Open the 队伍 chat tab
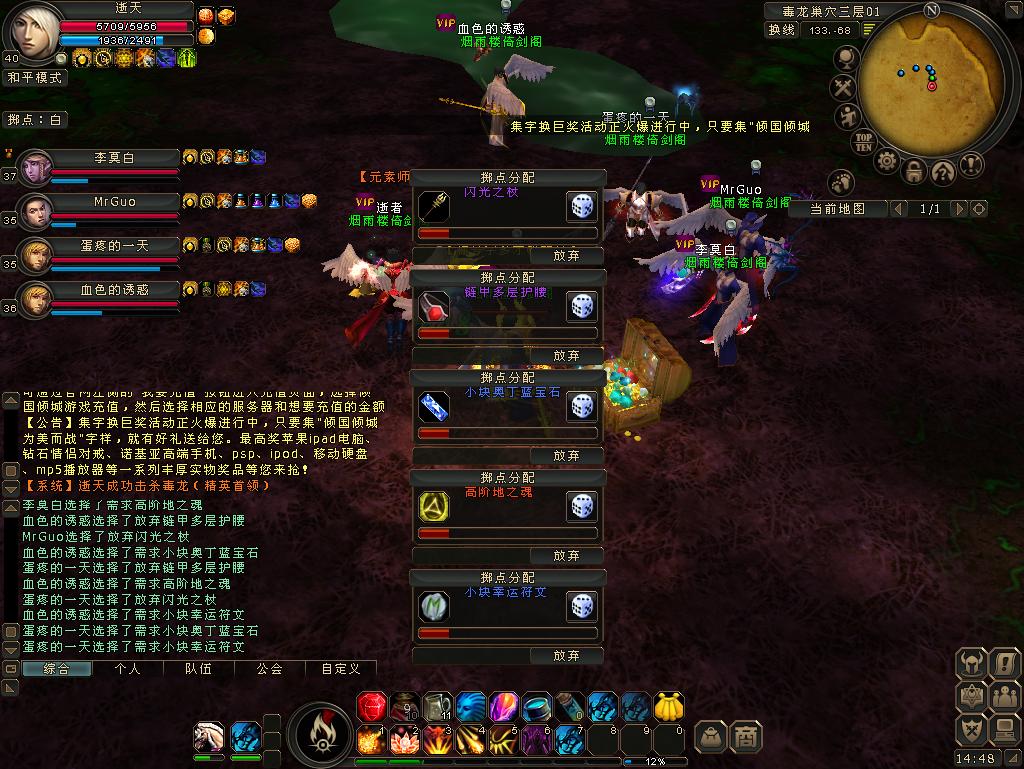 (x=198, y=669)
